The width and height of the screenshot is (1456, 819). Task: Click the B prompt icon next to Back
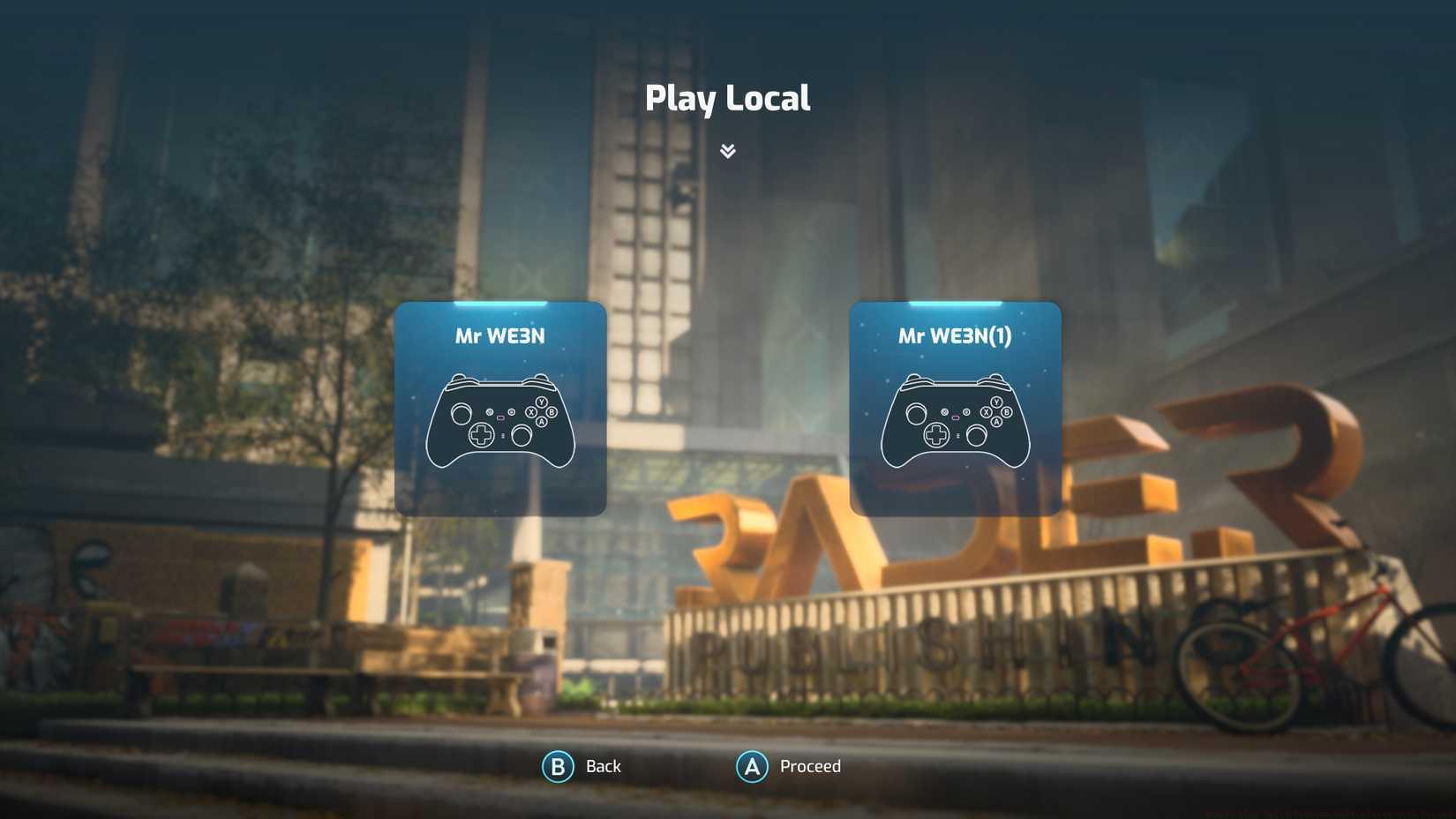[557, 767]
